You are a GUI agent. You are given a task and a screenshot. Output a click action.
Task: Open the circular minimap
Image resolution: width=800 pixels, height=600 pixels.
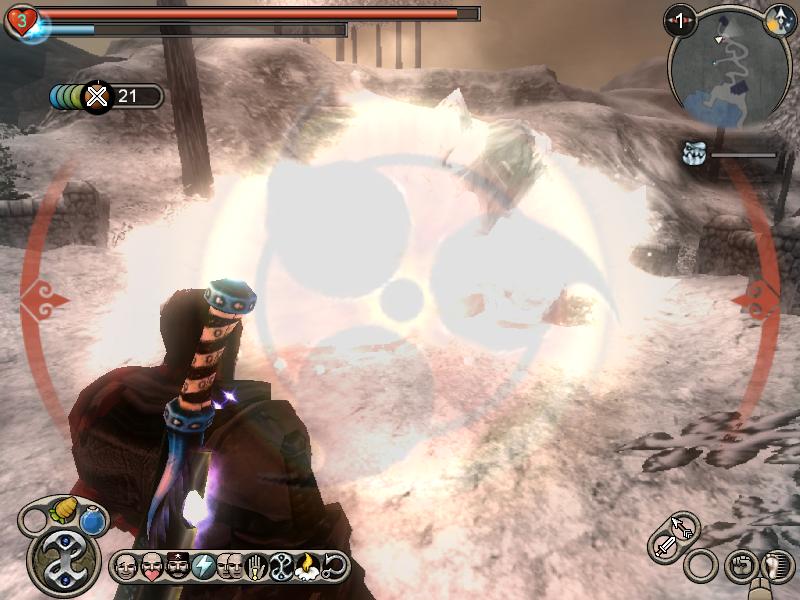pos(724,66)
